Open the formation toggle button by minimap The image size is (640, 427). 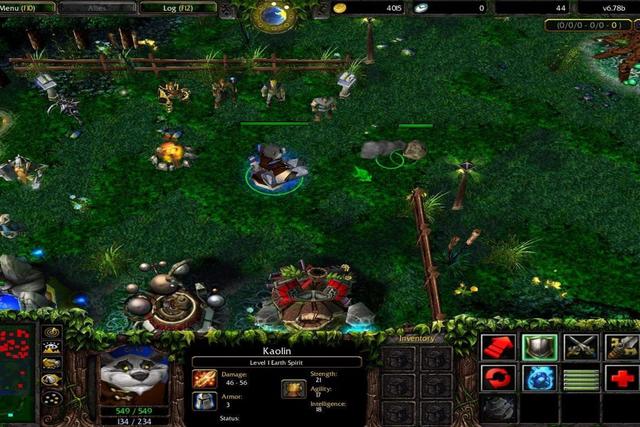(51, 398)
